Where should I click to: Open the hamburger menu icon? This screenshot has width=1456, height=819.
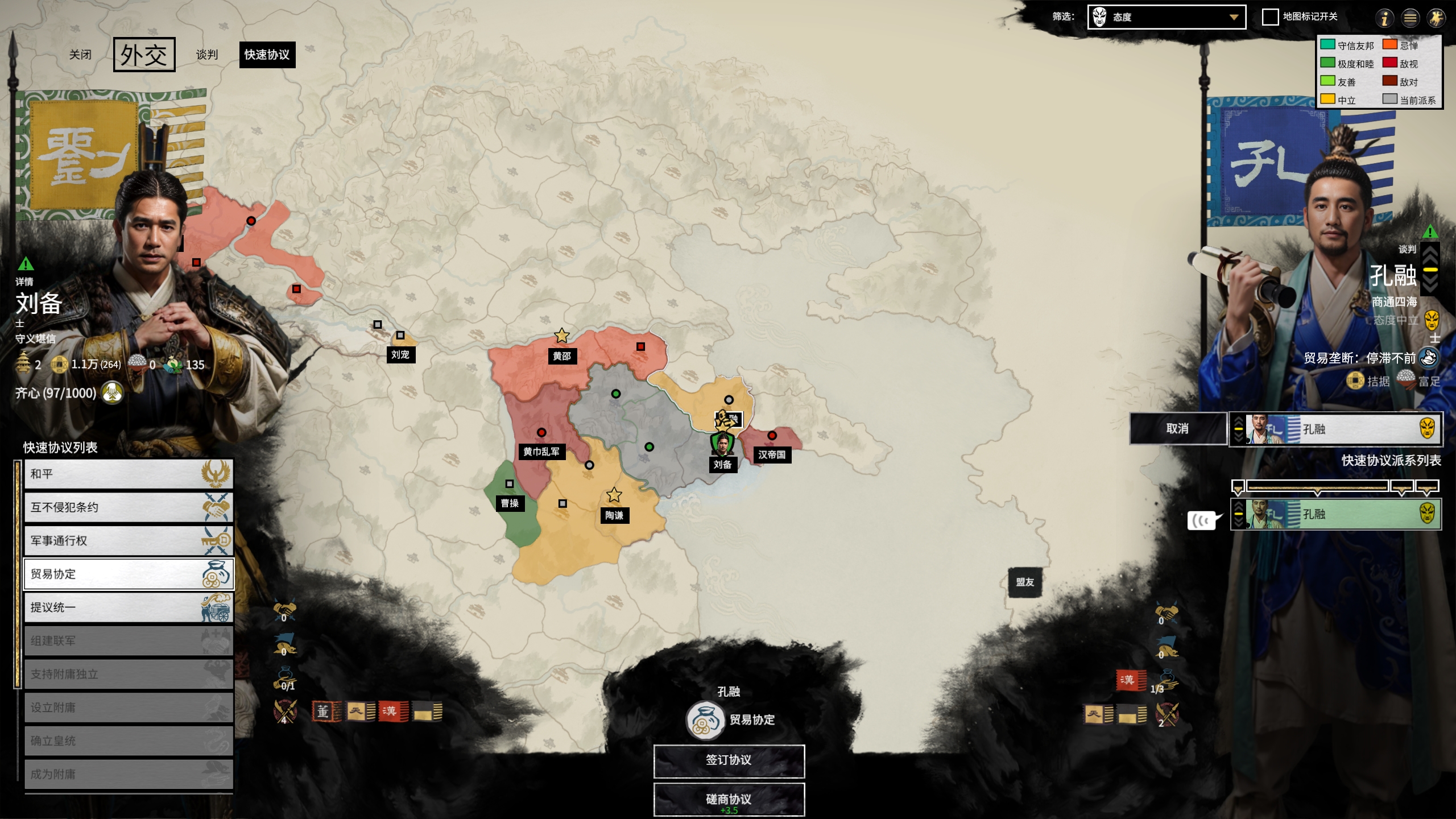click(1410, 18)
